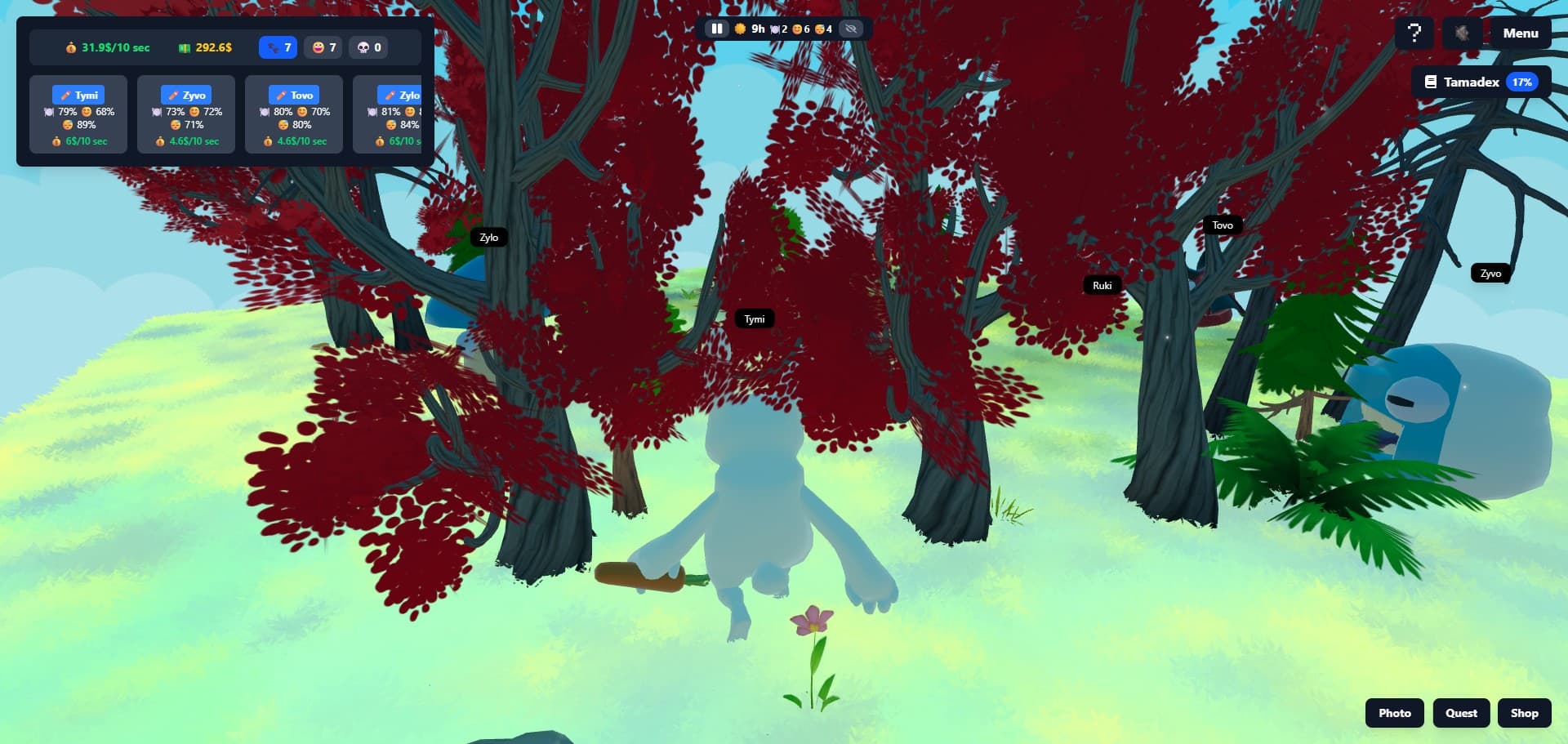
Task: Toggle the crossed-out eye visibility button
Action: (x=851, y=29)
